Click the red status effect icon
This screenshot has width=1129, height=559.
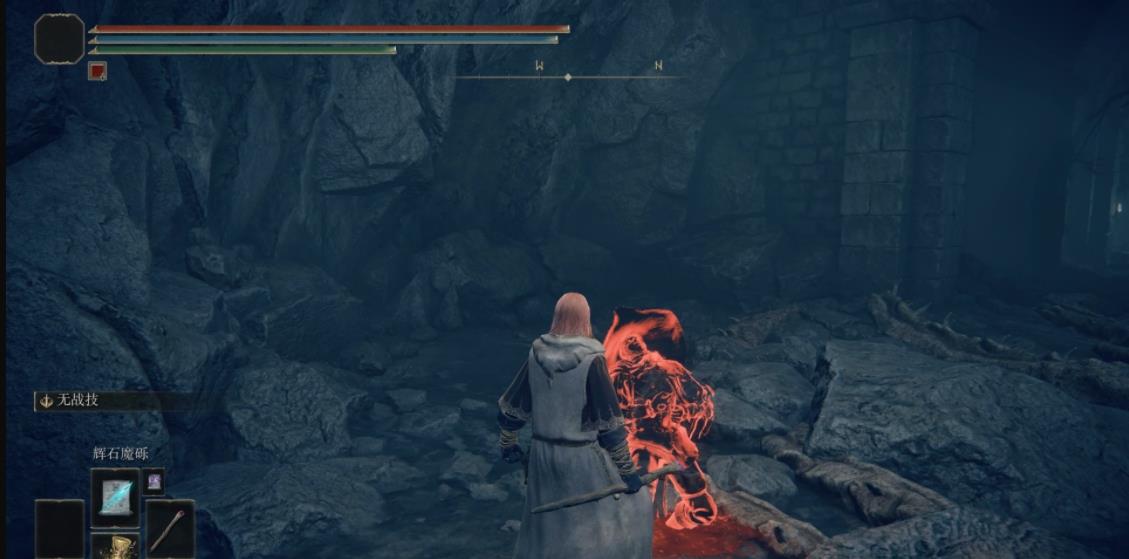tap(97, 71)
